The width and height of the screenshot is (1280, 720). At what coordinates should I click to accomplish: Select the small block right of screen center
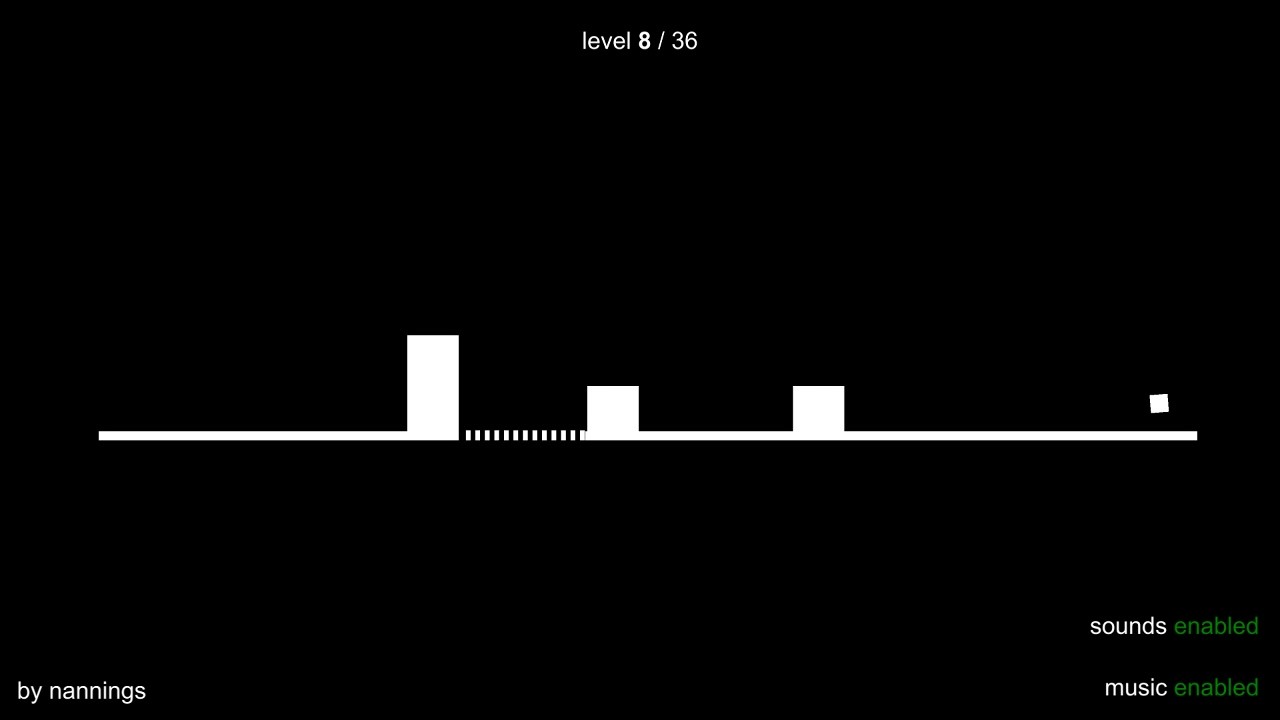[819, 409]
